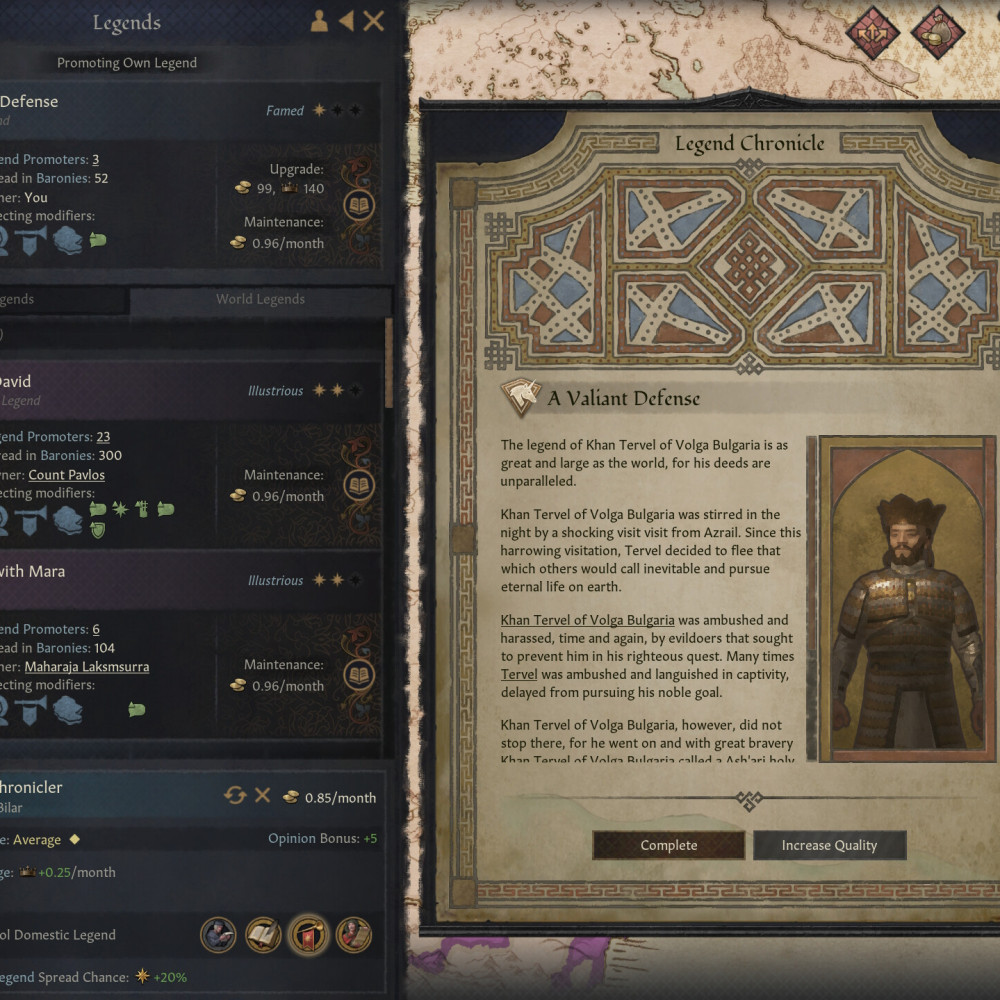Image resolution: width=1000 pixels, height=1000 pixels.
Task: Open Count Pavlos character link
Action: point(66,475)
